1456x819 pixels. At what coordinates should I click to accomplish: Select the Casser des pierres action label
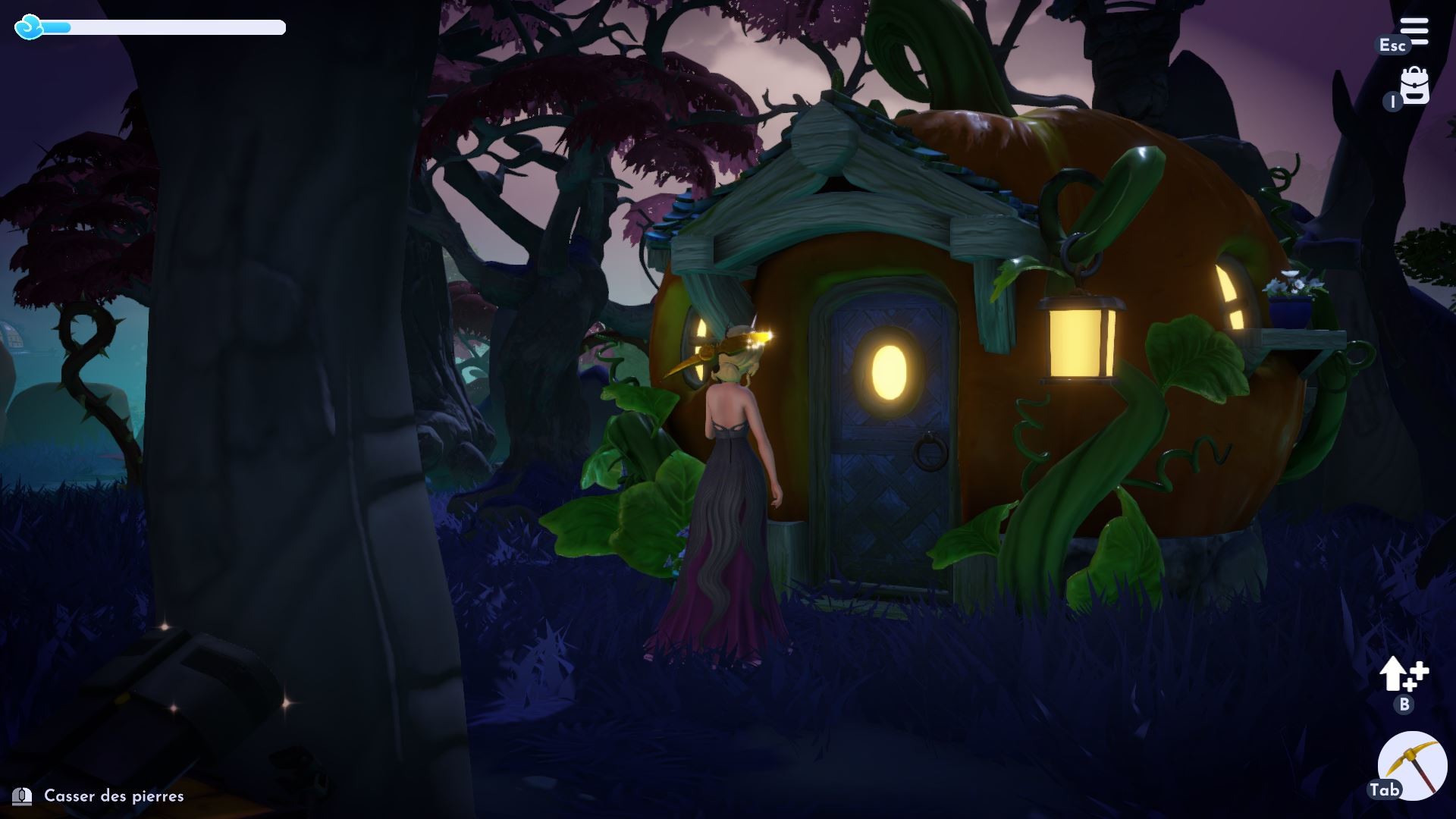(x=114, y=797)
